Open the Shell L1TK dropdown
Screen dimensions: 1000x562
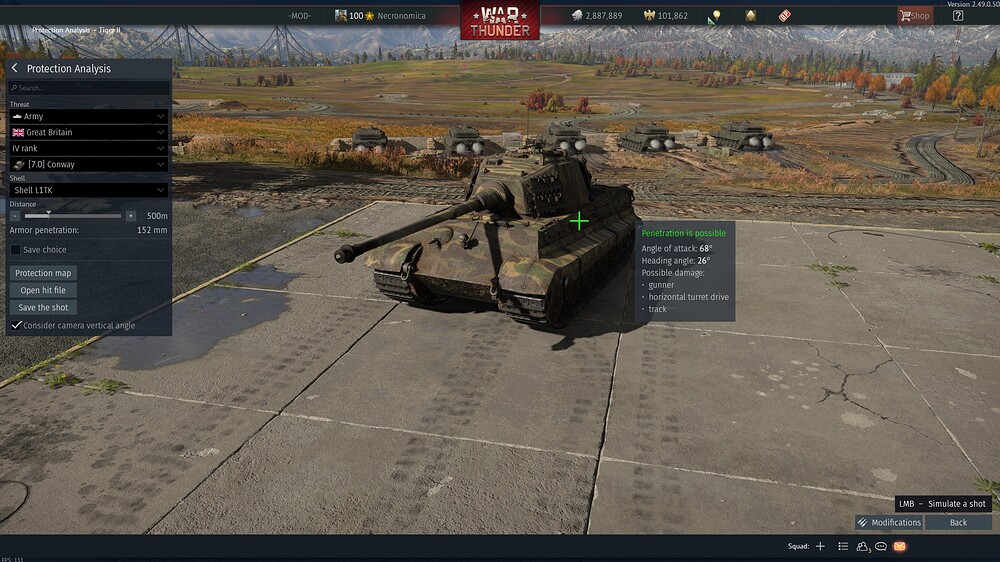pos(88,190)
